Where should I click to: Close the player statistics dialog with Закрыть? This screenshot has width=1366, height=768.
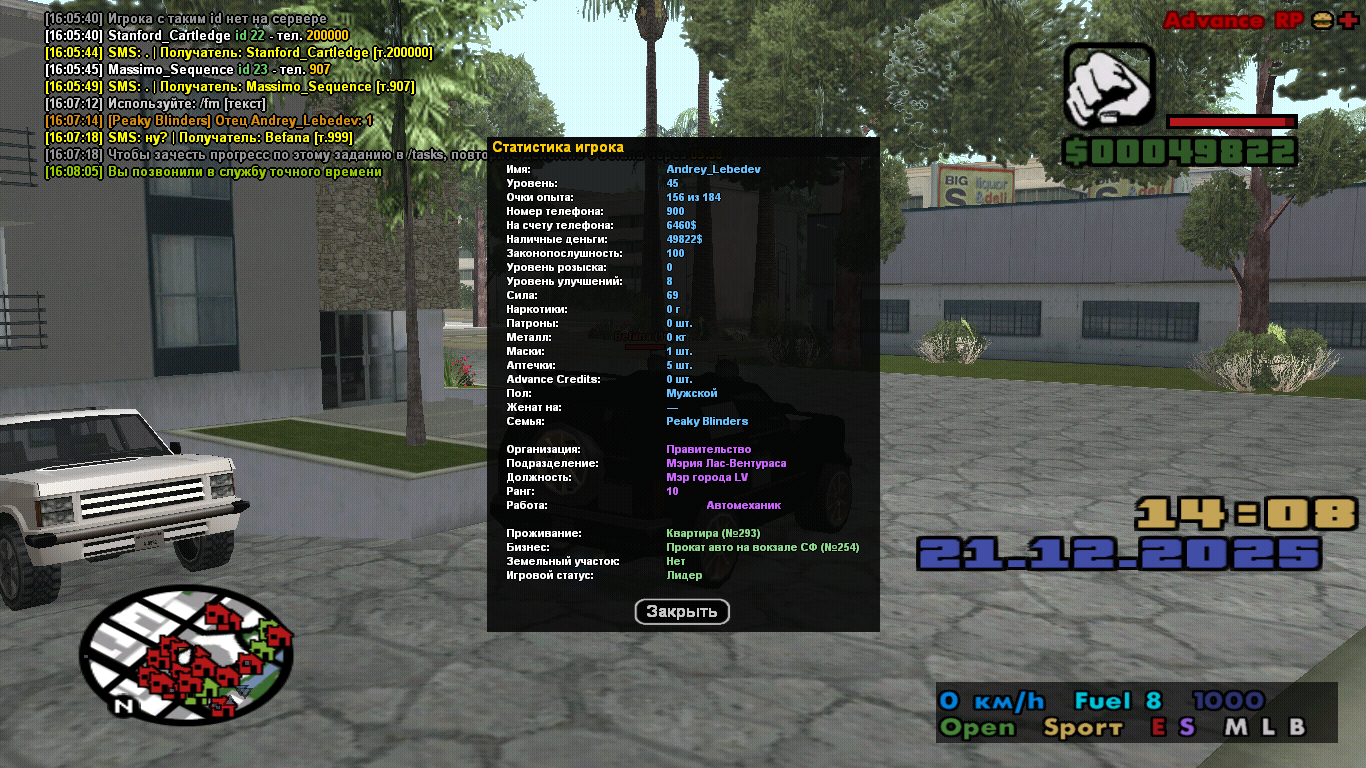[682, 612]
